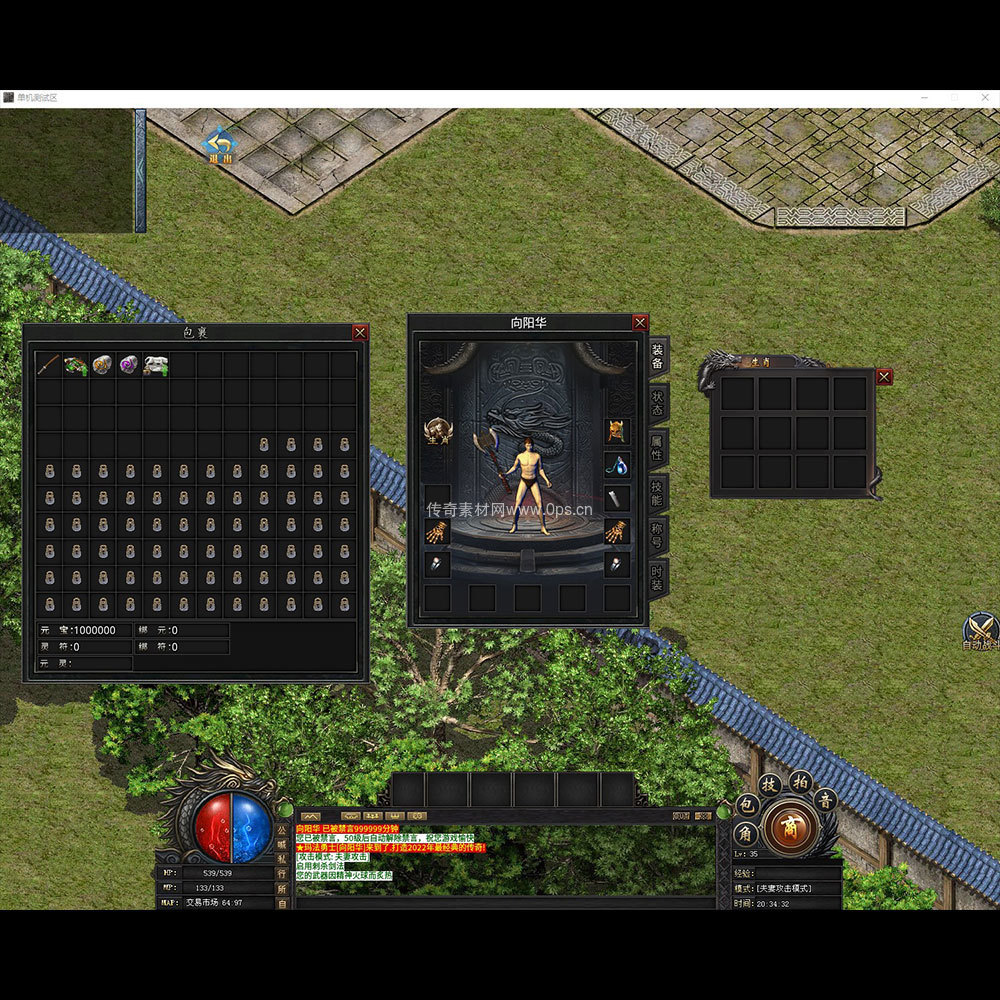The image size is (1000, 1000).
Task: Close the 包裹 bag window
Action: [x=360, y=333]
